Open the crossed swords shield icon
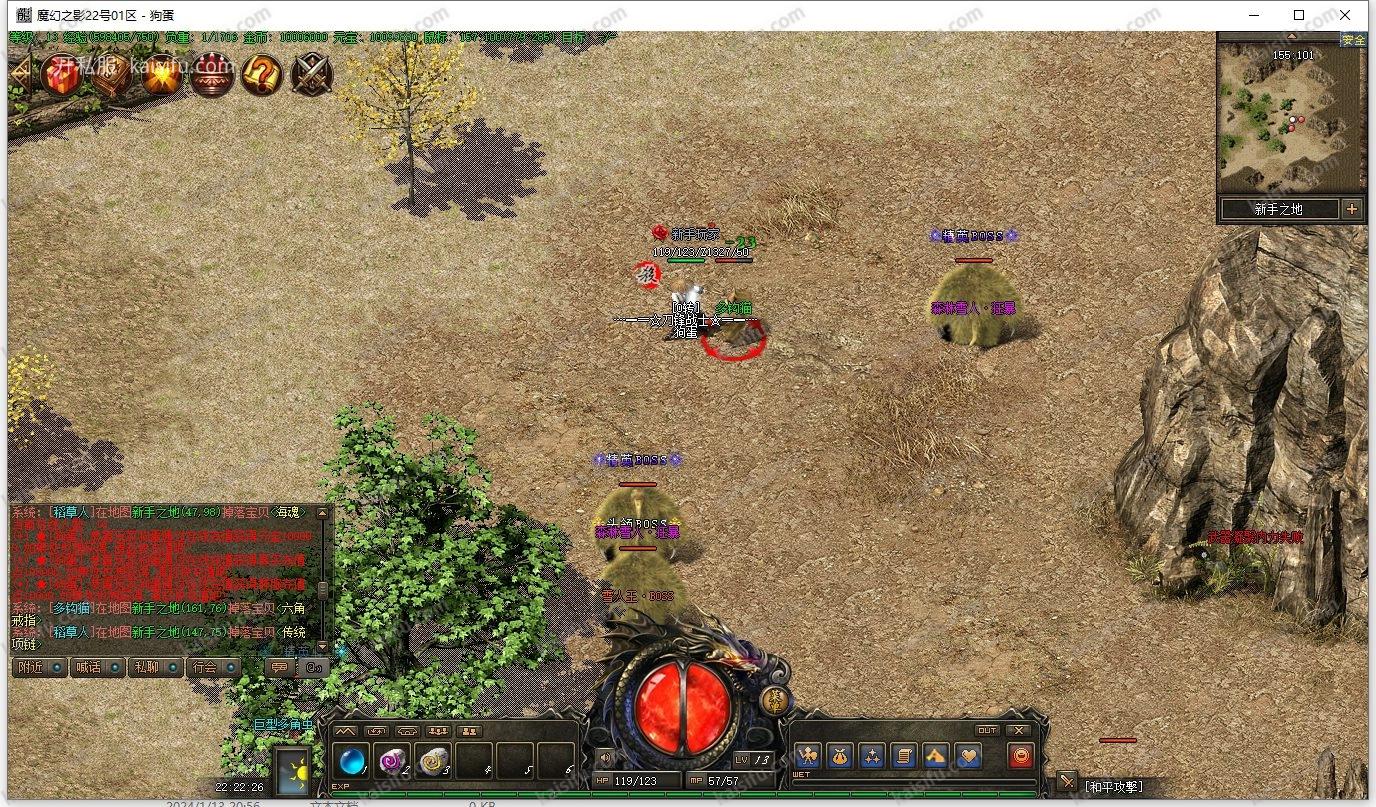The image size is (1376, 807). [311, 75]
